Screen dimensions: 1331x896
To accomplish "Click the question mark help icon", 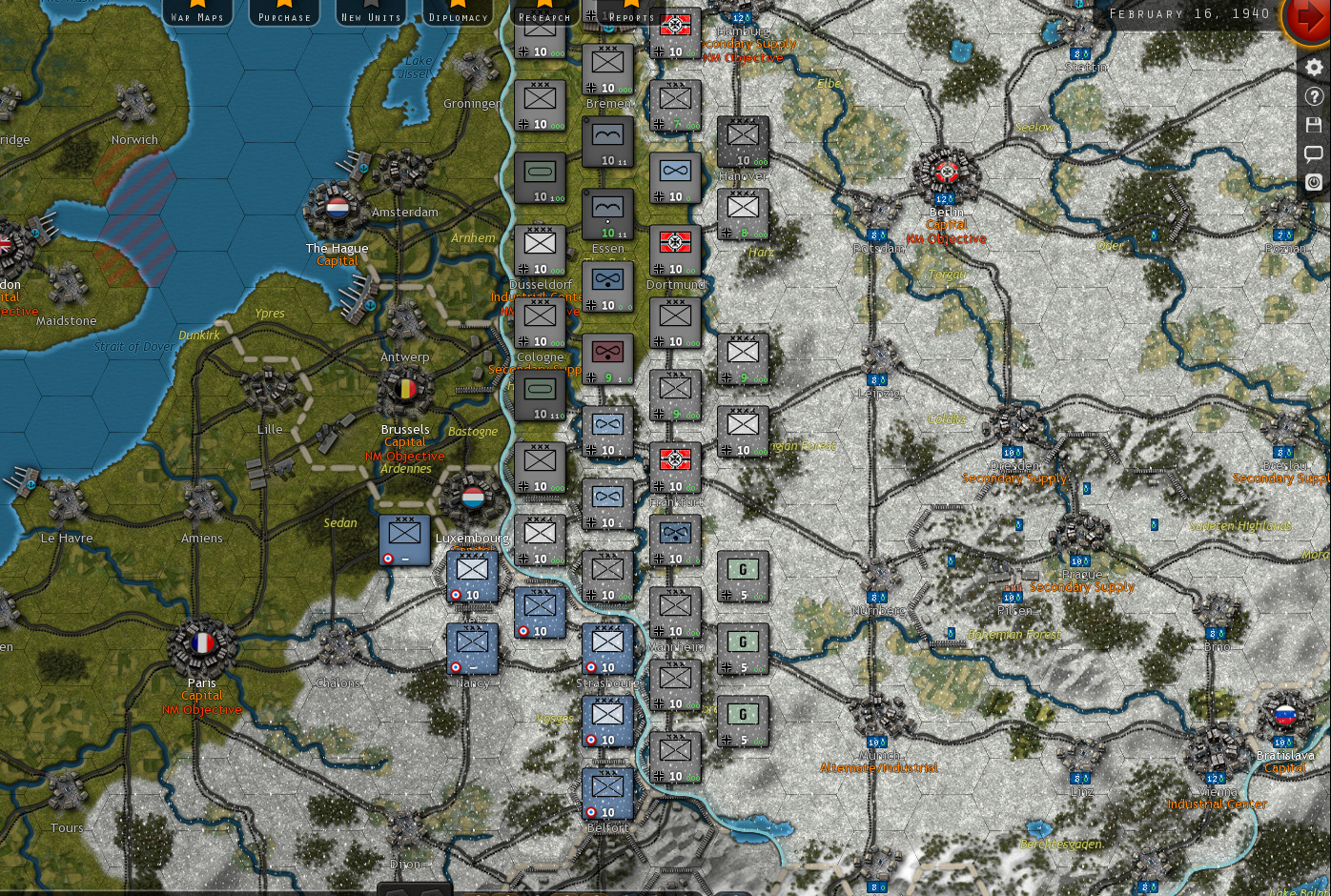I will 1314,95.
